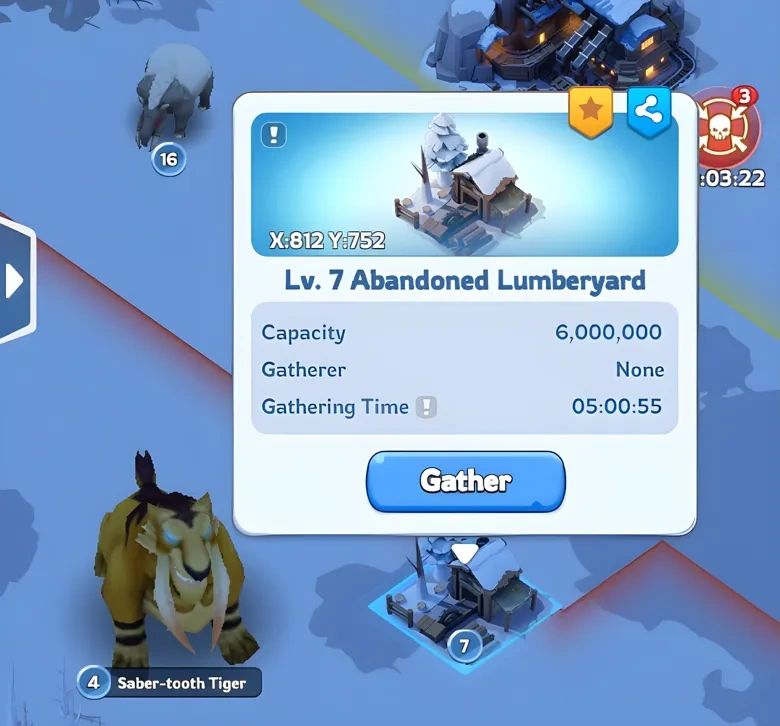Open the info icon on the lumberyard image
This screenshot has height=726, width=780.
tap(274, 135)
